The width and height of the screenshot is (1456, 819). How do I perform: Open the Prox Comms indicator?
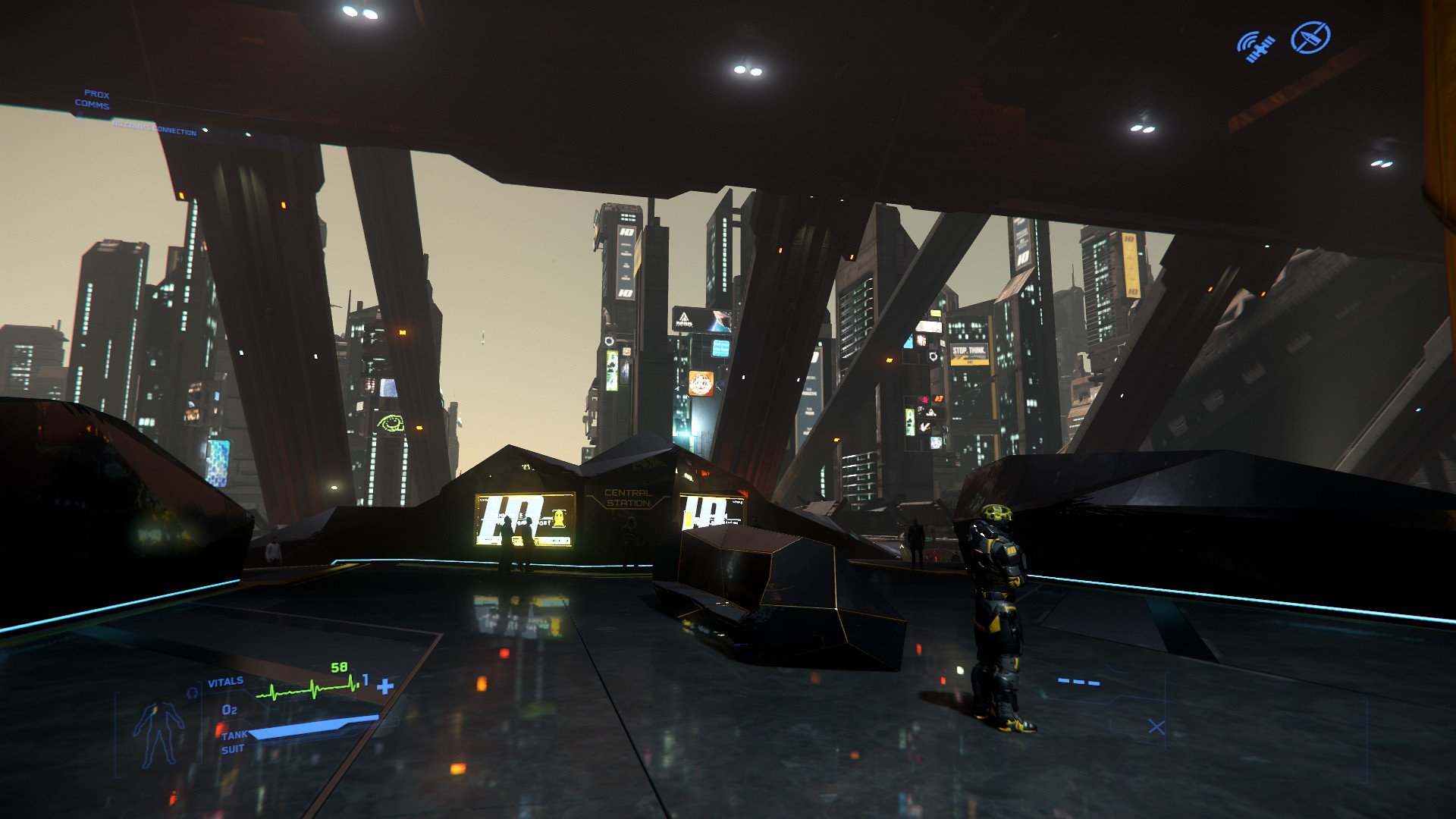[x=93, y=99]
